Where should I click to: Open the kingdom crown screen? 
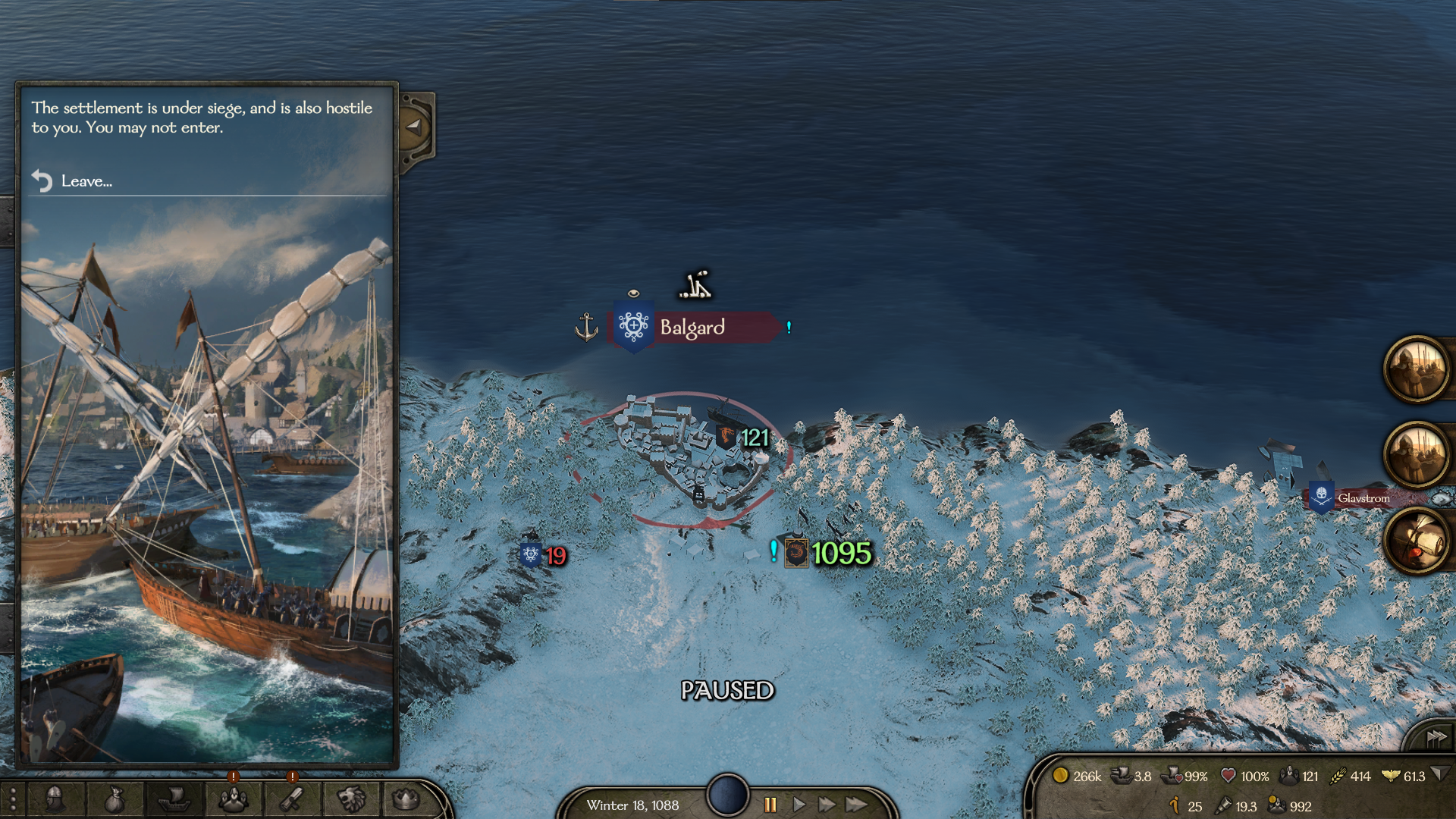pyautogui.click(x=406, y=799)
